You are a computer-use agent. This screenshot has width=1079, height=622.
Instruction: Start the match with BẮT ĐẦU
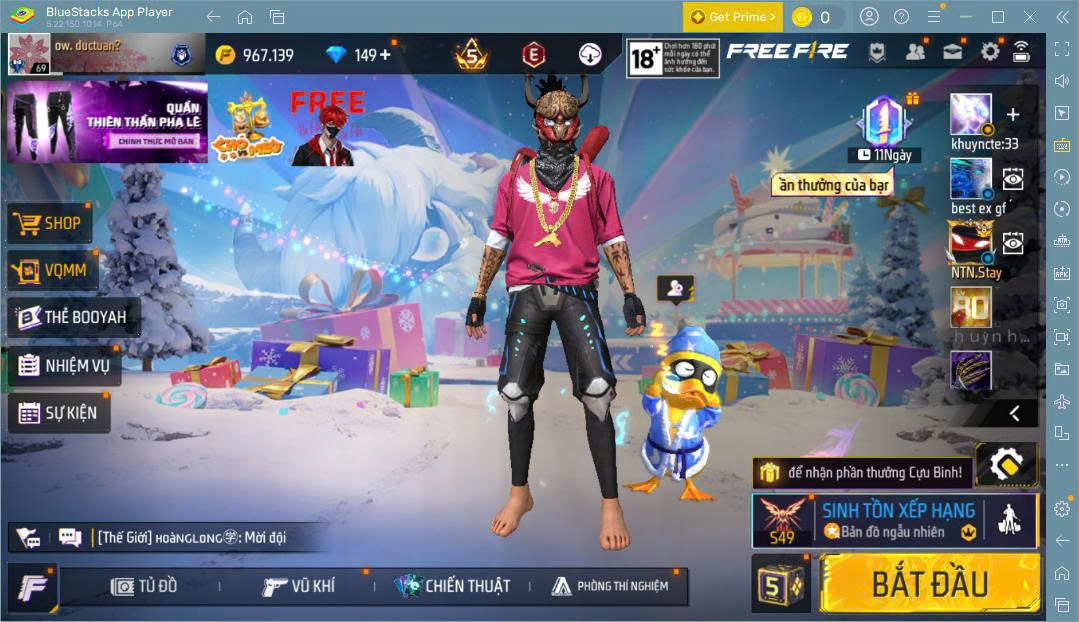(x=929, y=583)
